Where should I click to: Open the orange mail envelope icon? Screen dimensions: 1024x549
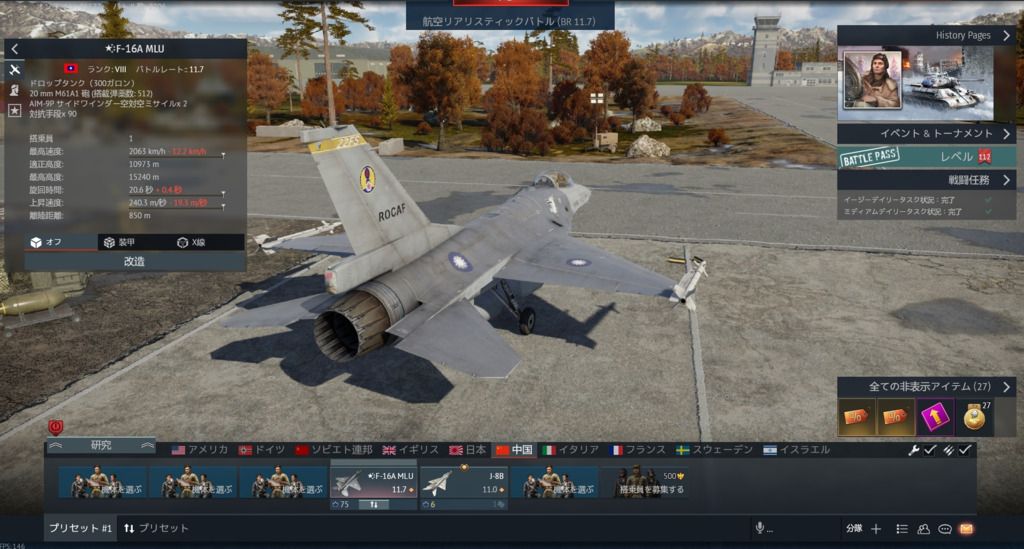[x=966, y=529]
